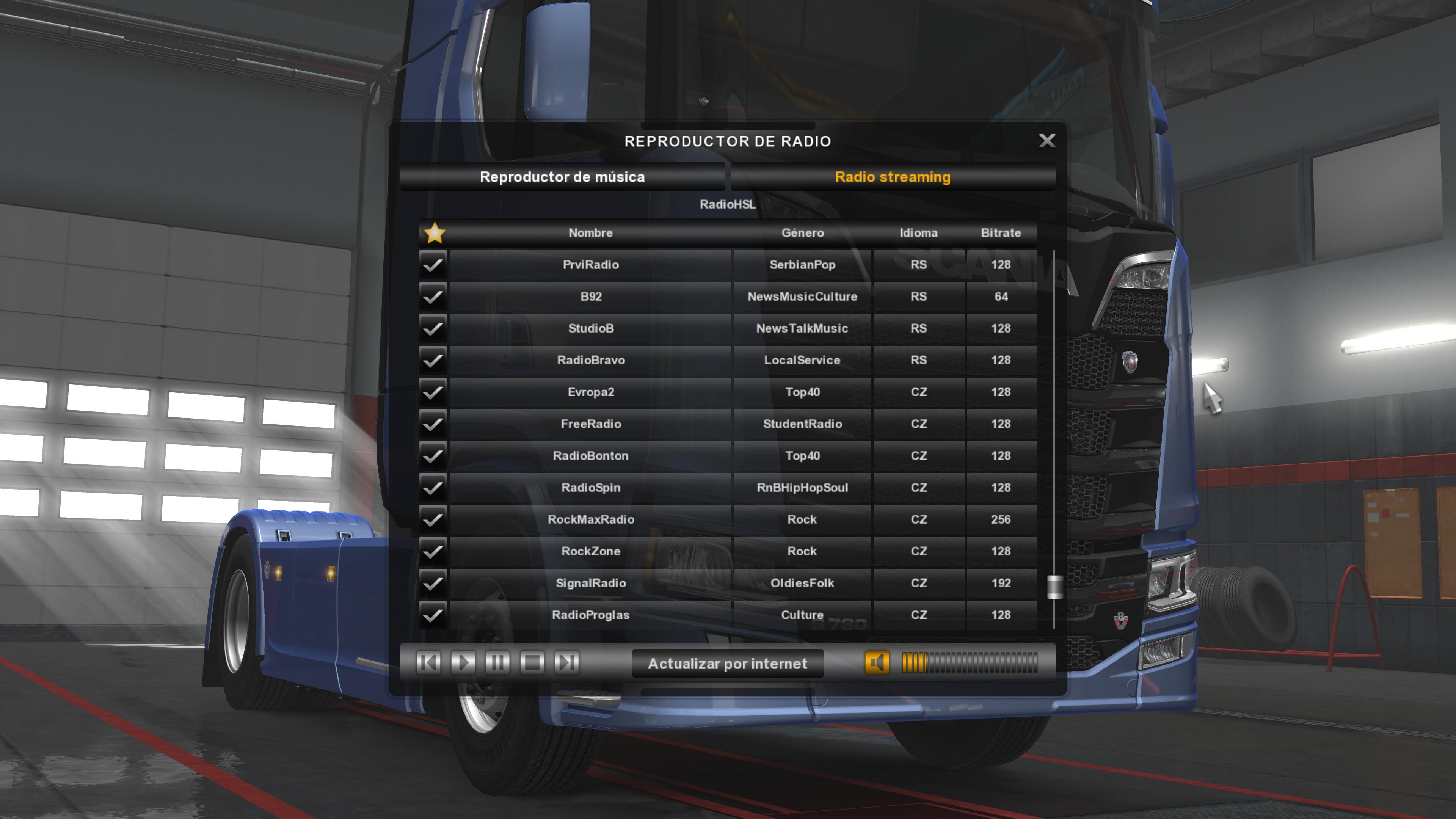Image resolution: width=1456 pixels, height=819 pixels.
Task: Choose the PrviRadio station row
Action: coord(591,265)
